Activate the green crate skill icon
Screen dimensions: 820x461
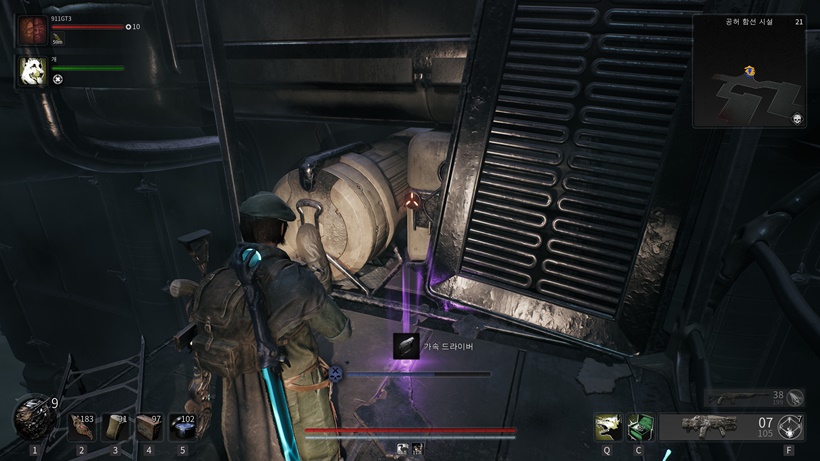639,427
